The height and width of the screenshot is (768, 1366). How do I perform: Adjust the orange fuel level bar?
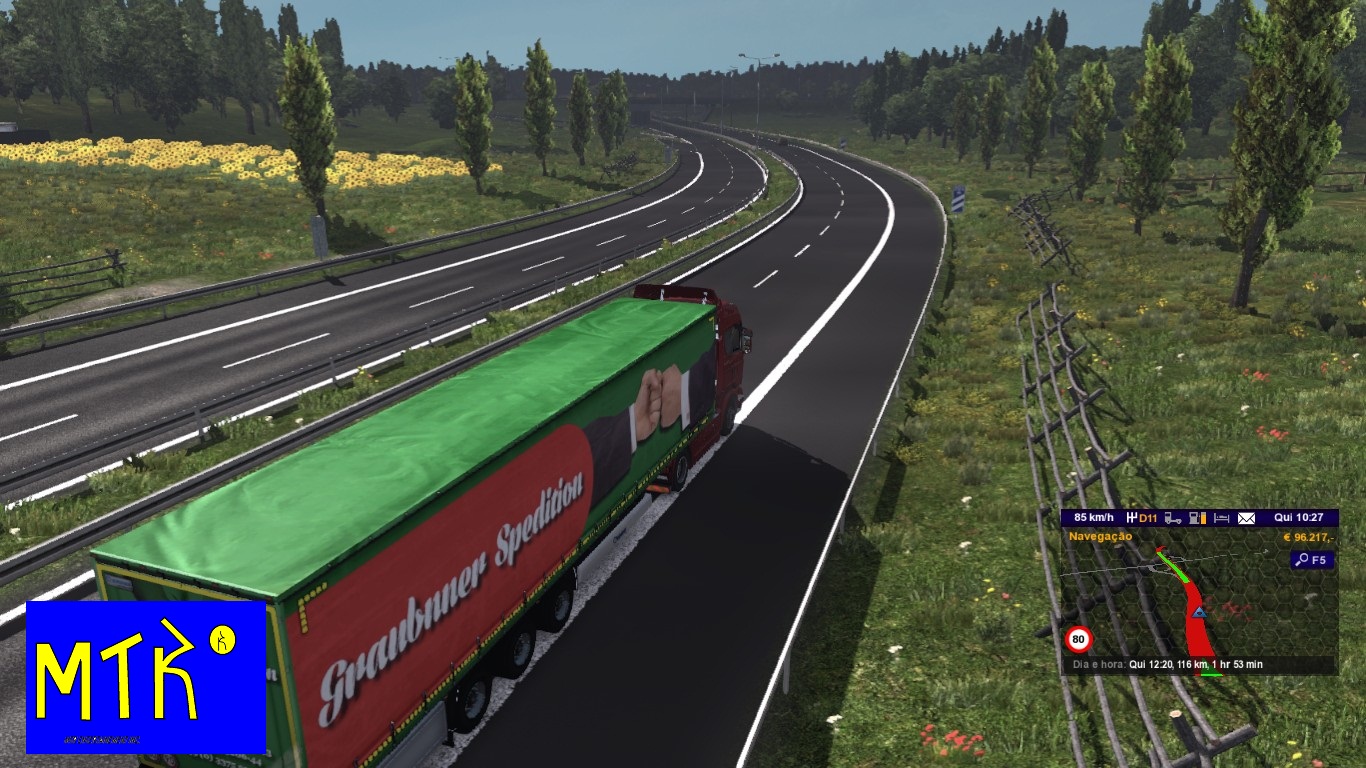(x=1203, y=519)
